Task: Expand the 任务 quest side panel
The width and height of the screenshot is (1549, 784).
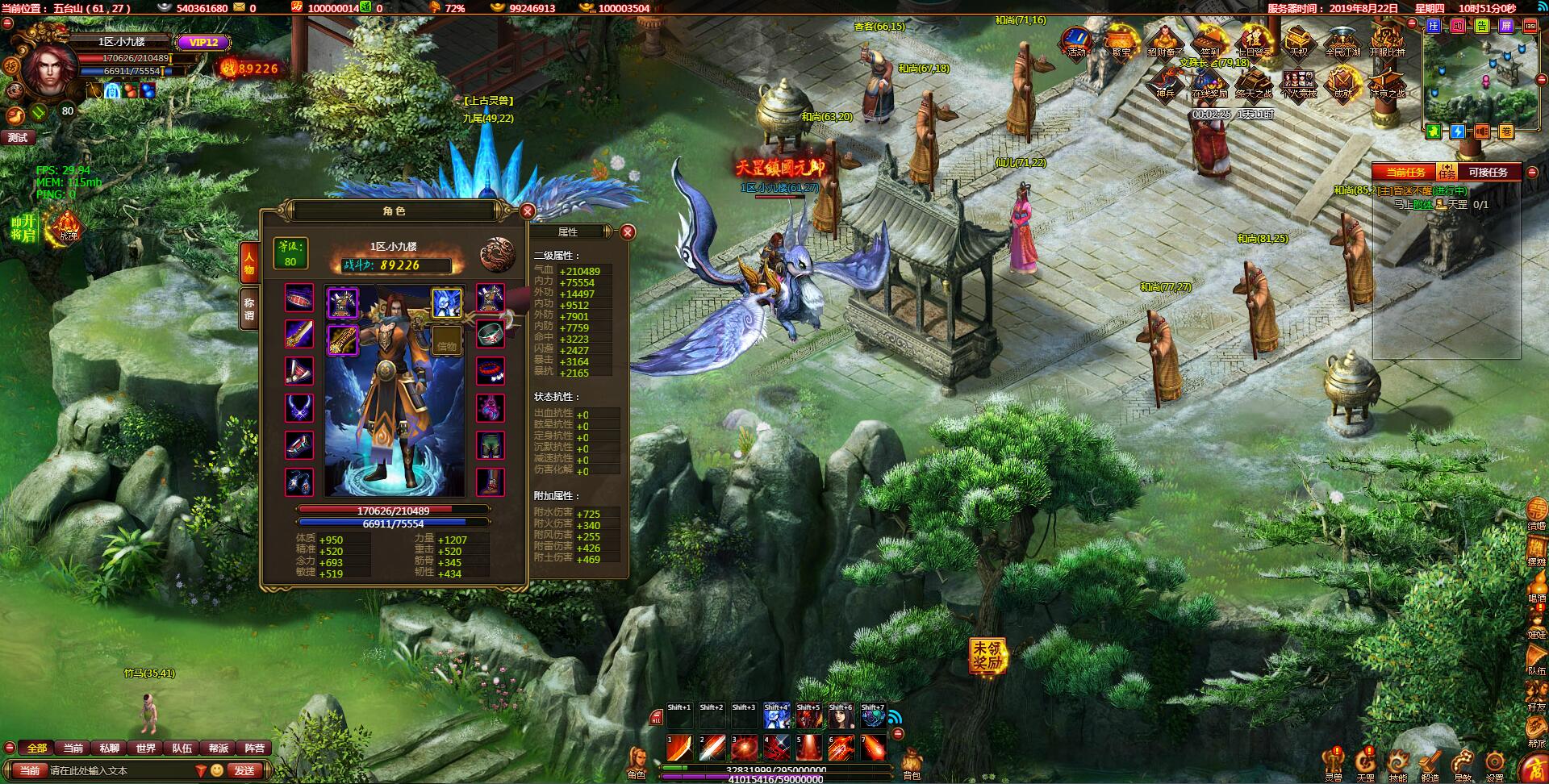Action: coord(1447,172)
